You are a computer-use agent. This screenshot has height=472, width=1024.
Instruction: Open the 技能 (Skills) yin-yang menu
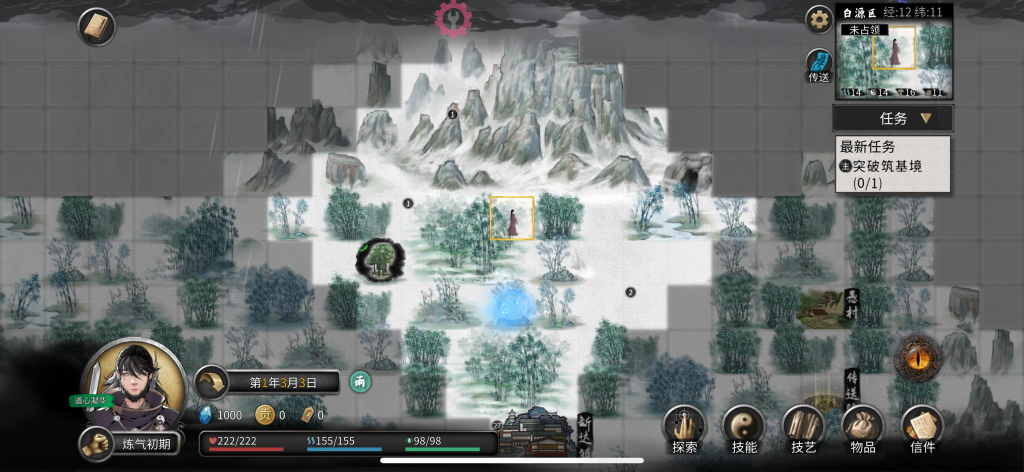click(743, 427)
